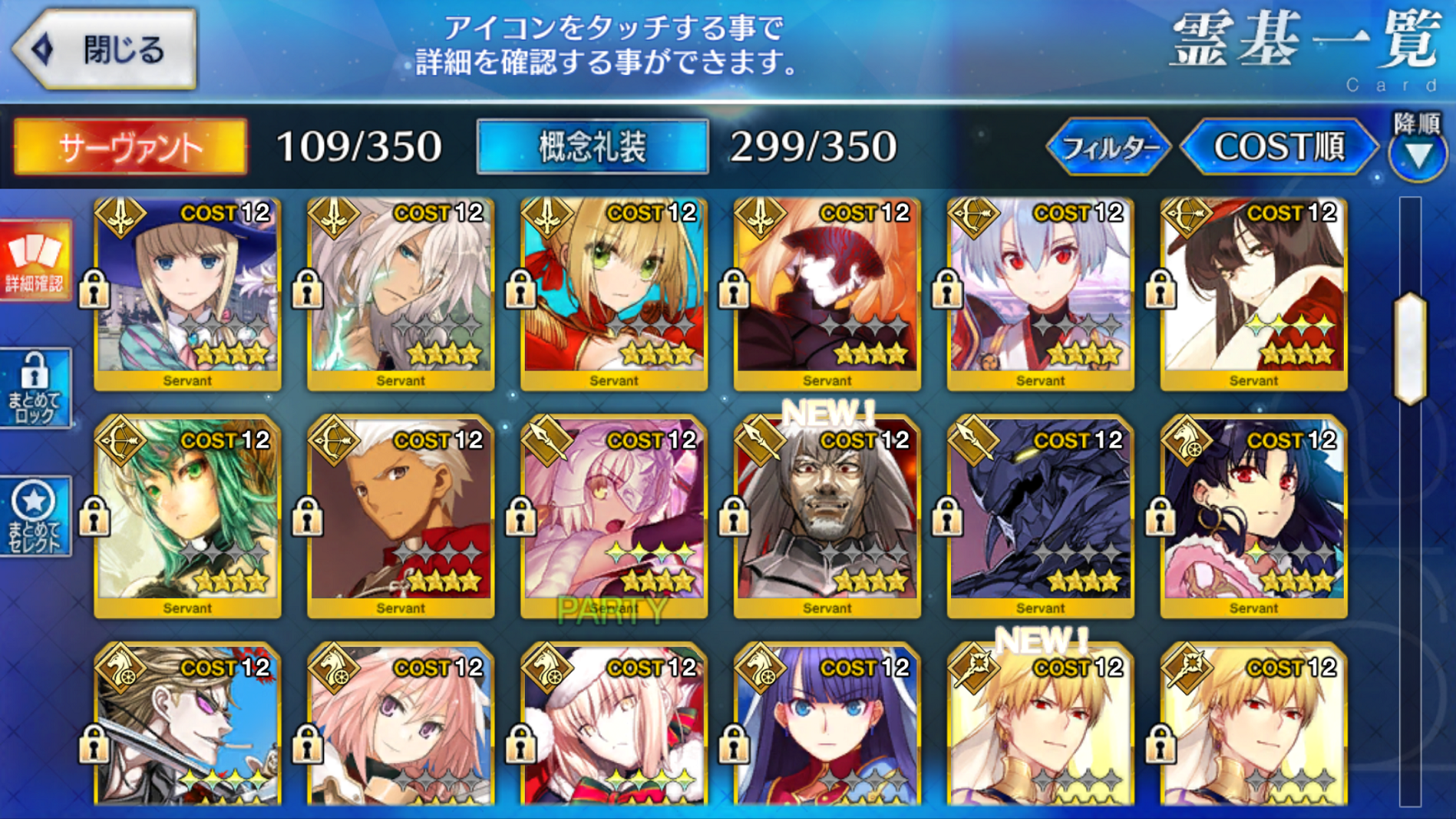Select the blue witch-hat blonde Saber card

(x=188, y=292)
